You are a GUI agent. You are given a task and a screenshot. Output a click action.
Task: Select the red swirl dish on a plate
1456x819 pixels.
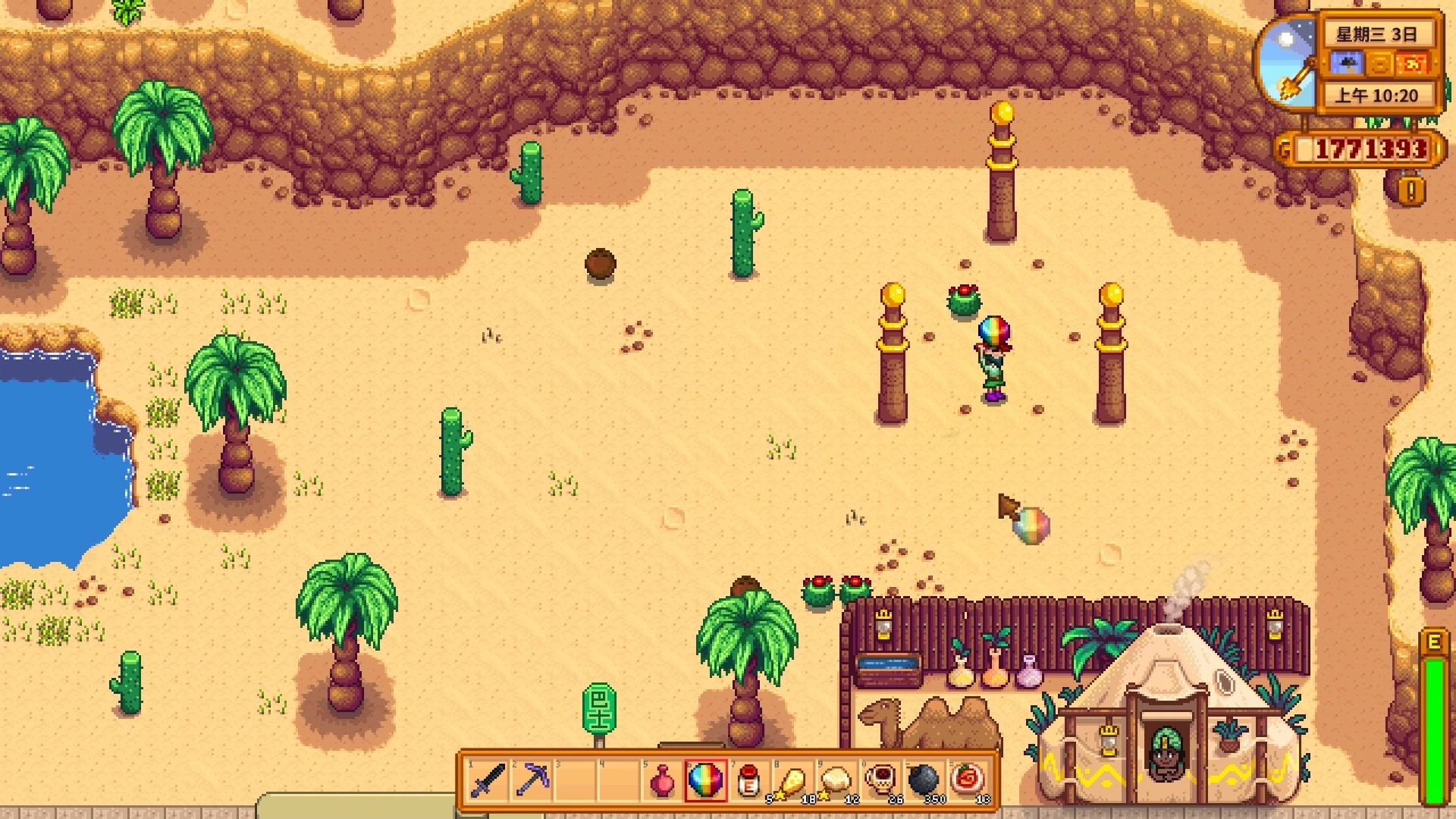[x=967, y=780]
